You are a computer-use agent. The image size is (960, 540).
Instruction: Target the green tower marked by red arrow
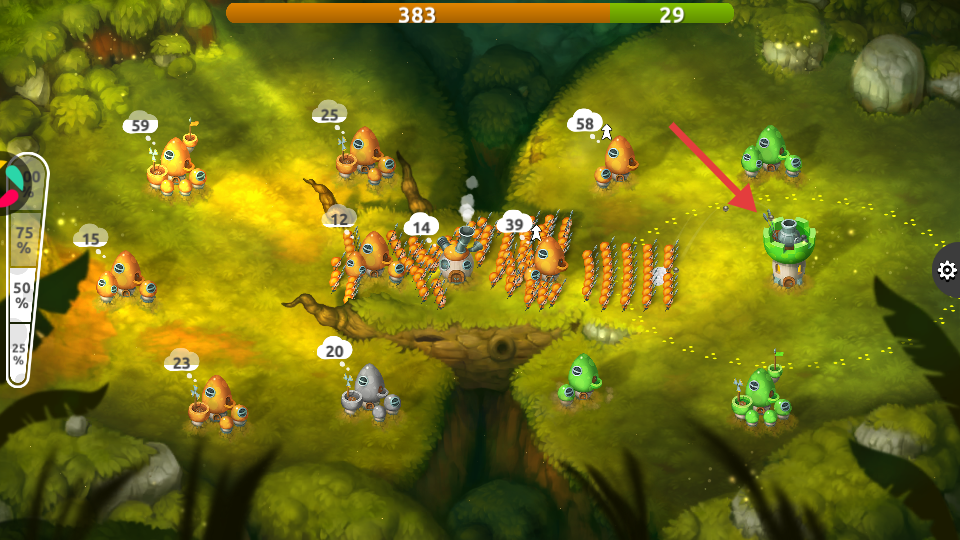(x=788, y=250)
